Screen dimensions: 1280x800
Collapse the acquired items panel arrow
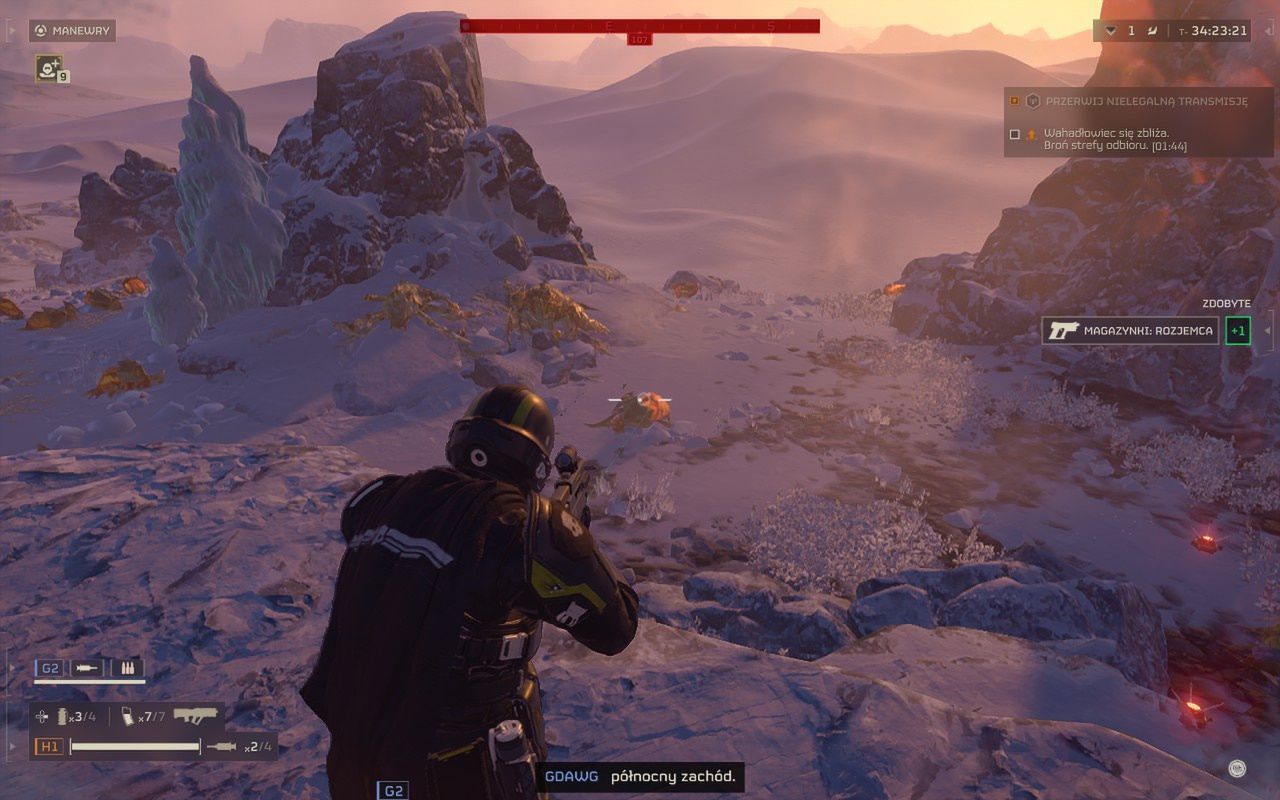click(1268, 331)
